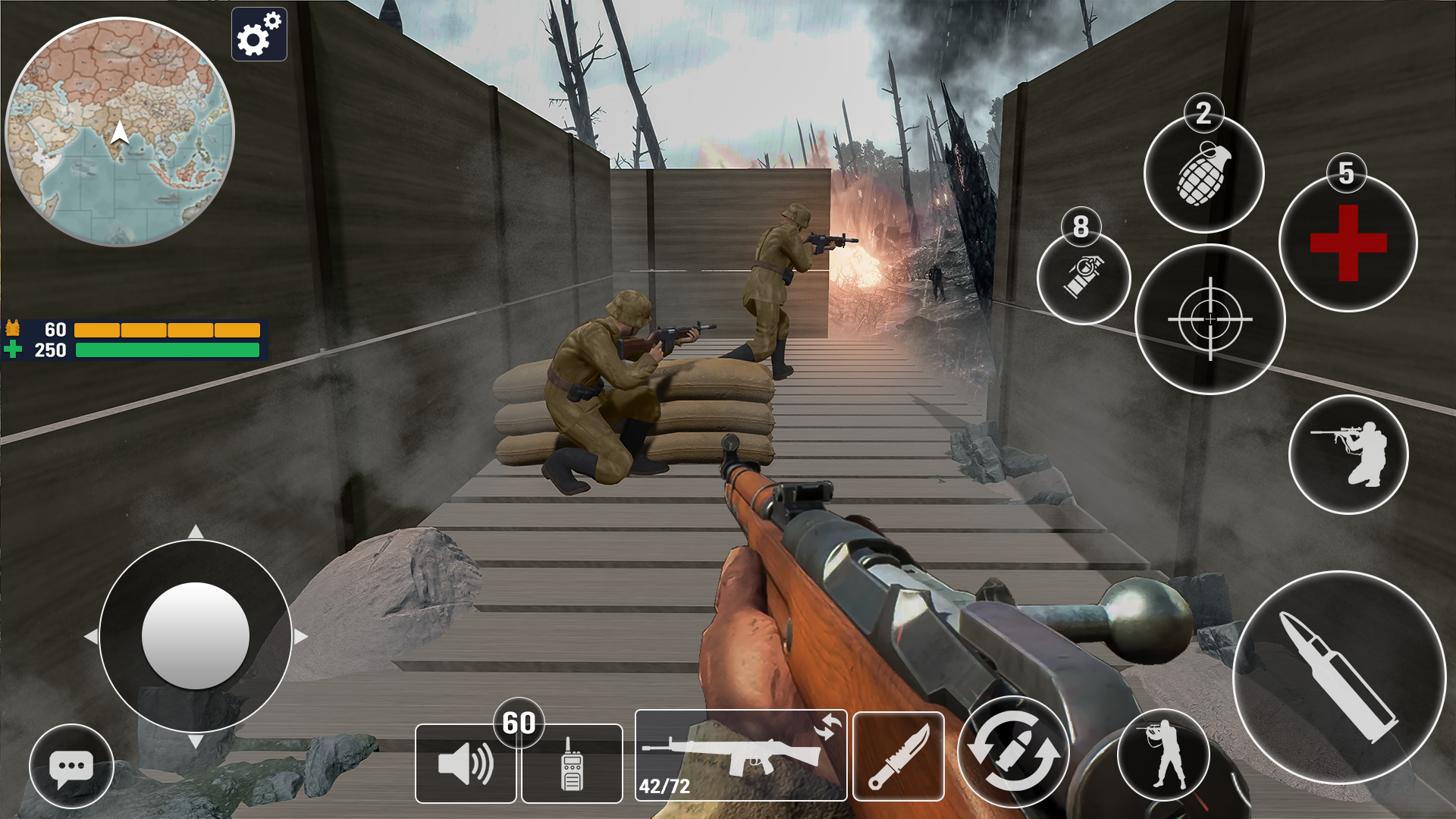Use the molotov throwable
The height and width of the screenshot is (819, 1456).
pos(1084,280)
